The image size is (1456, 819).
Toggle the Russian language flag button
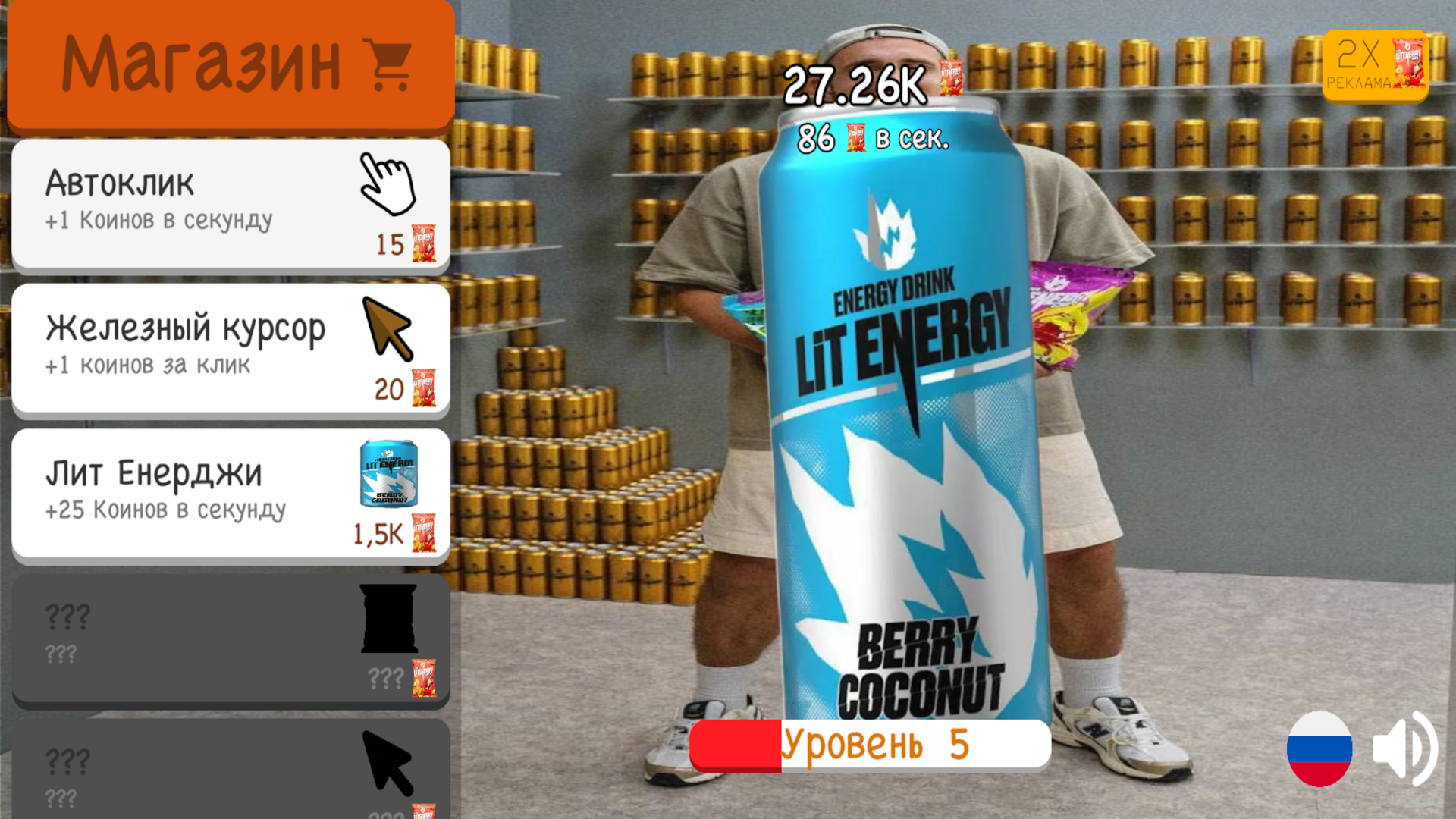(1318, 749)
